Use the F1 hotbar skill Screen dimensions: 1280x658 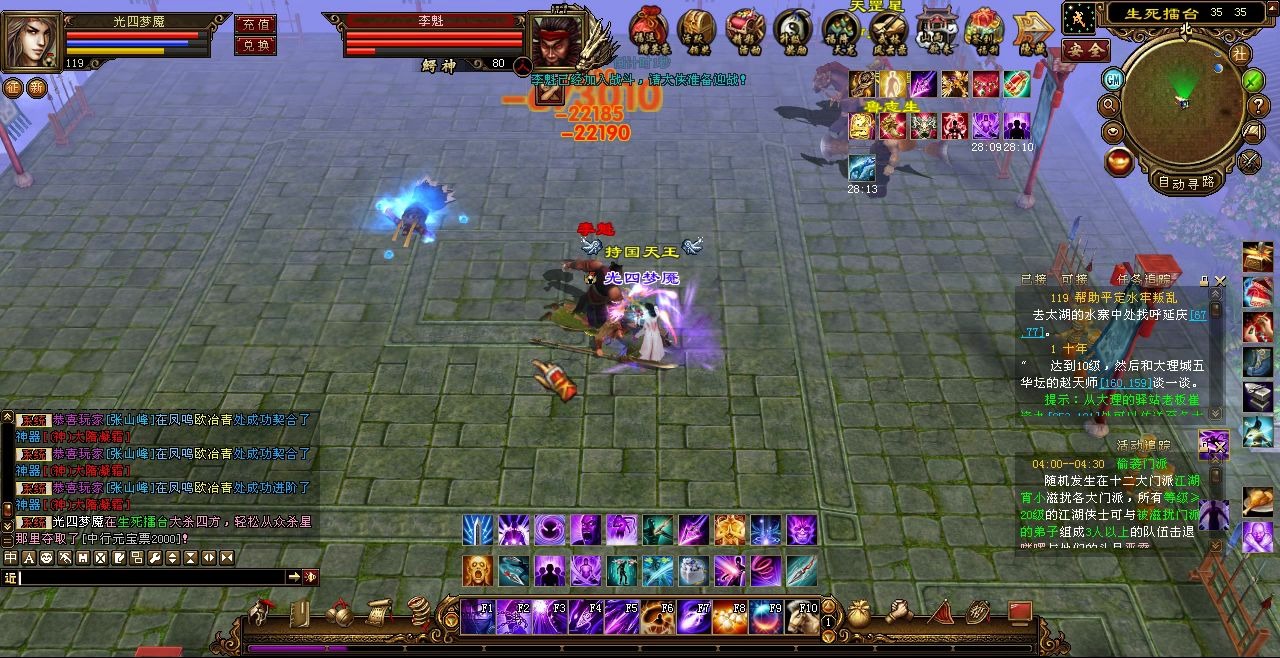click(479, 617)
